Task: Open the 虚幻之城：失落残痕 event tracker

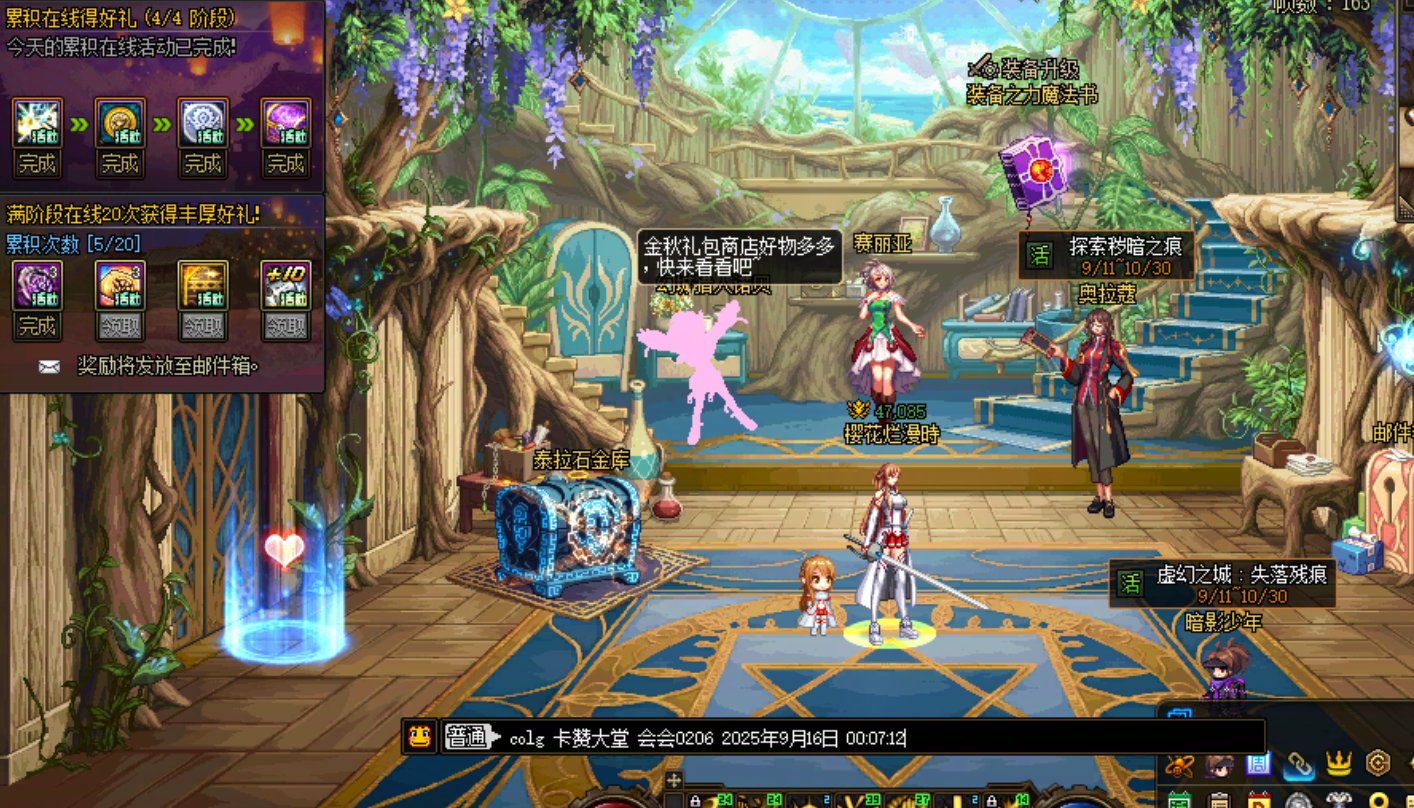Action: (1222, 584)
